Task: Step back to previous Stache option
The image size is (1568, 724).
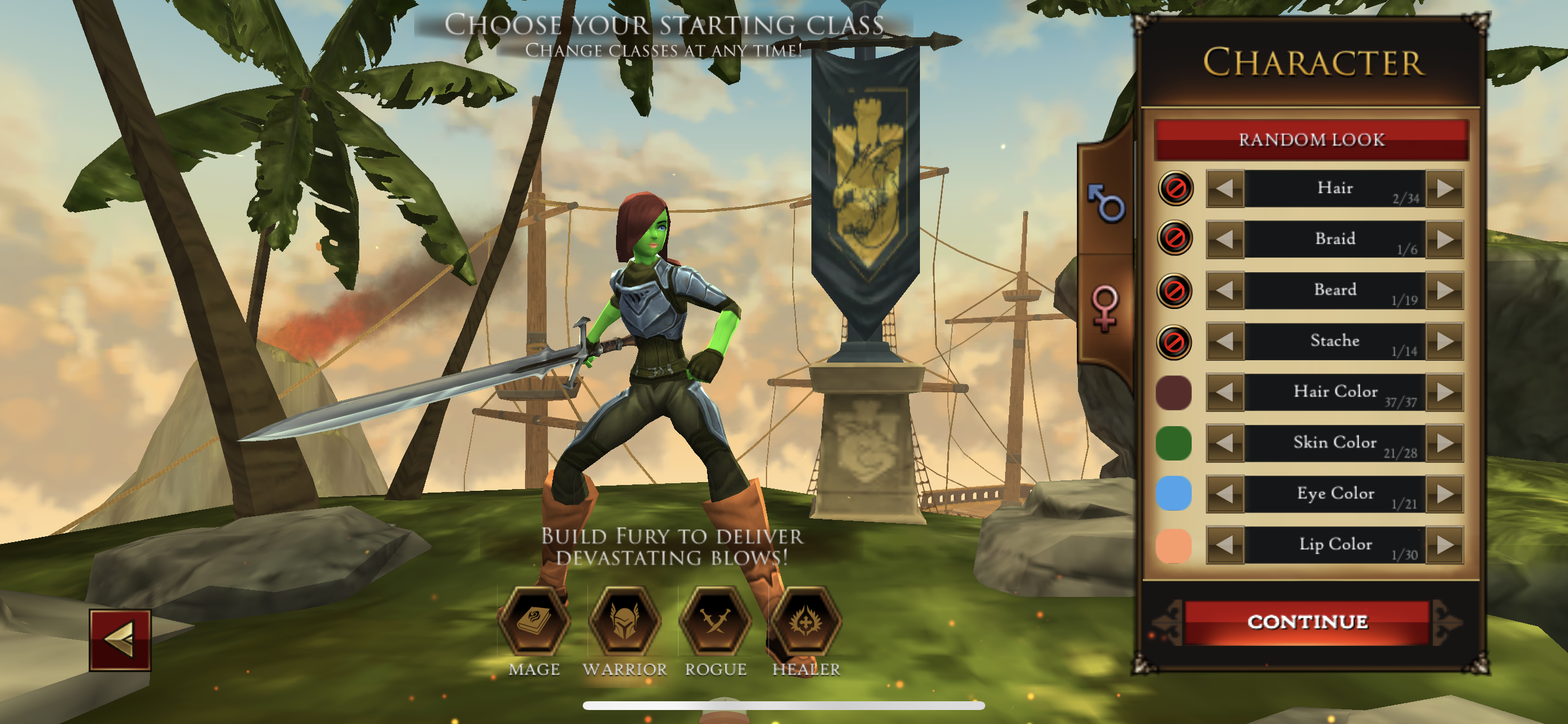Action: [x=1224, y=342]
